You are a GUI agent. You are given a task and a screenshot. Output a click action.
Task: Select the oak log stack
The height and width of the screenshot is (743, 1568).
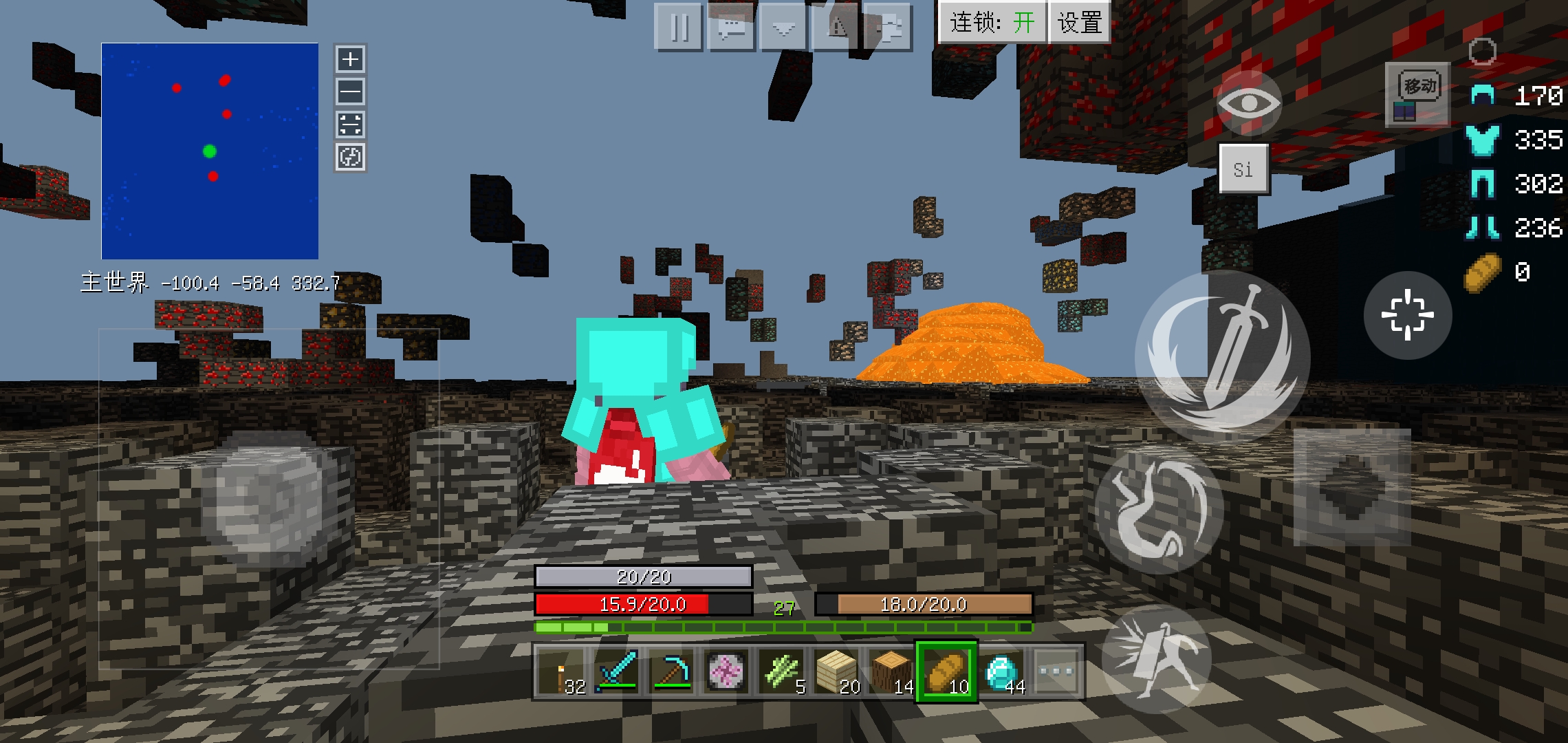[x=892, y=671]
